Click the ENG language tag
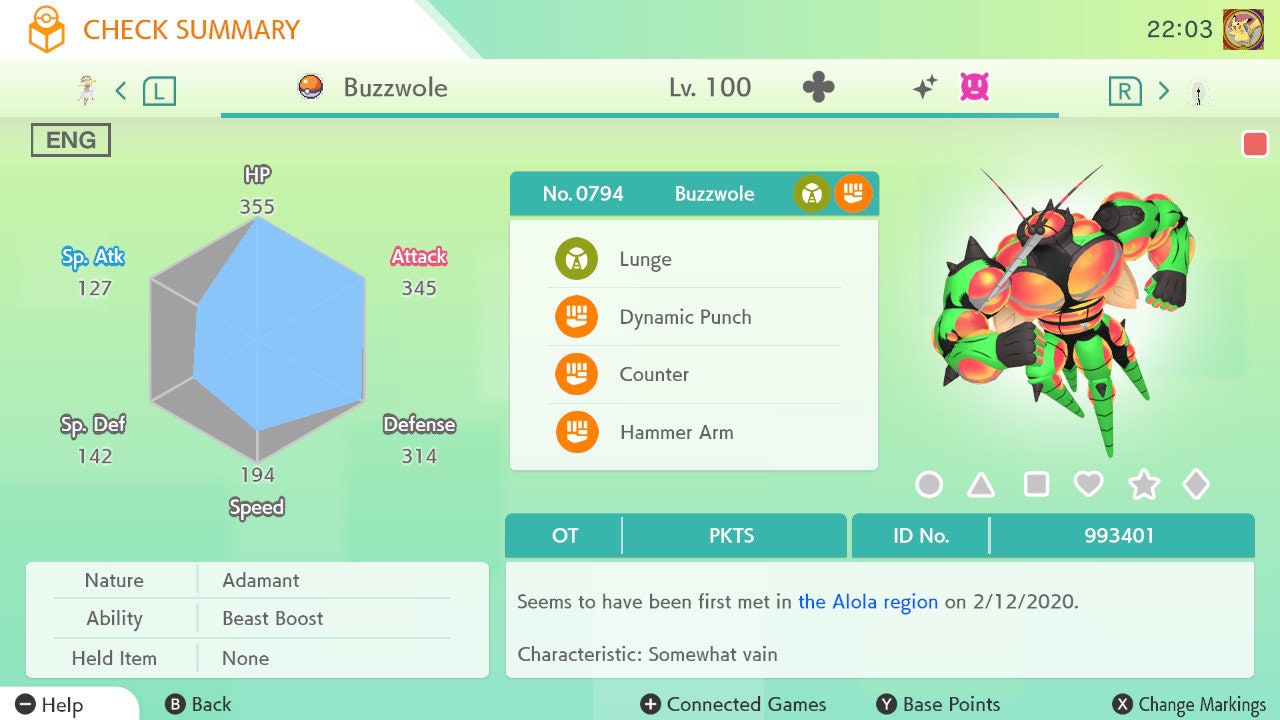 70,140
